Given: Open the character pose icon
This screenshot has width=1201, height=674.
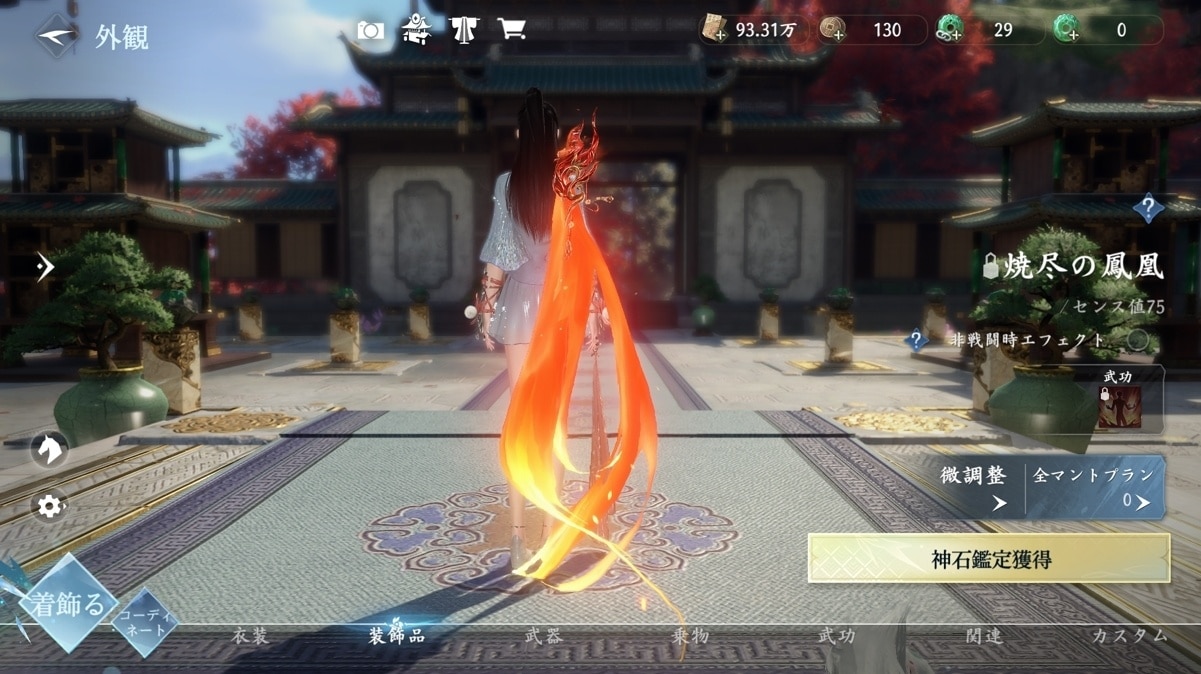Looking at the screenshot, I should pos(417,31).
